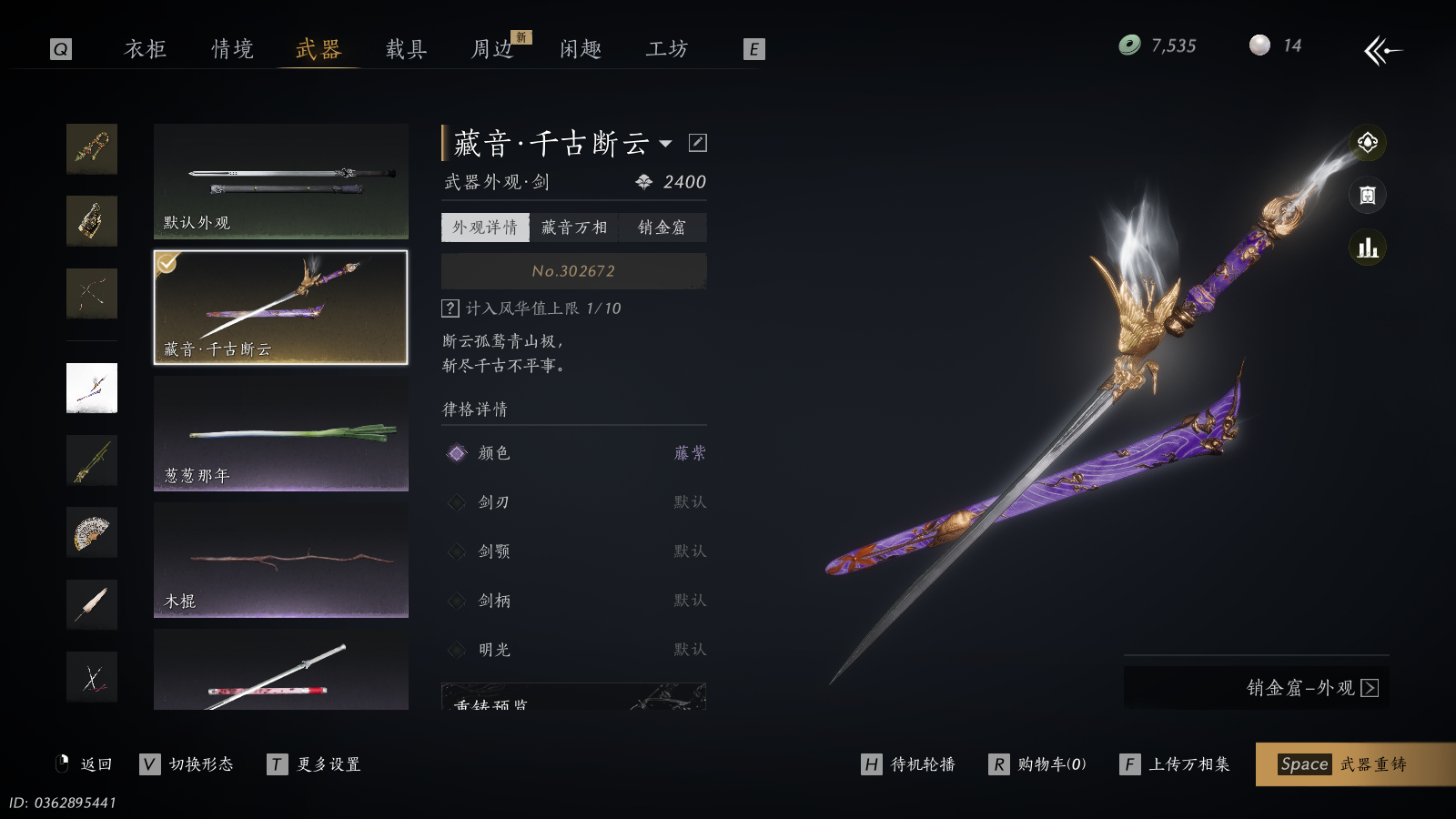1456x819 pixels.
Task: Click the back arrow at top right
Action: click(x=1381, y=50)
